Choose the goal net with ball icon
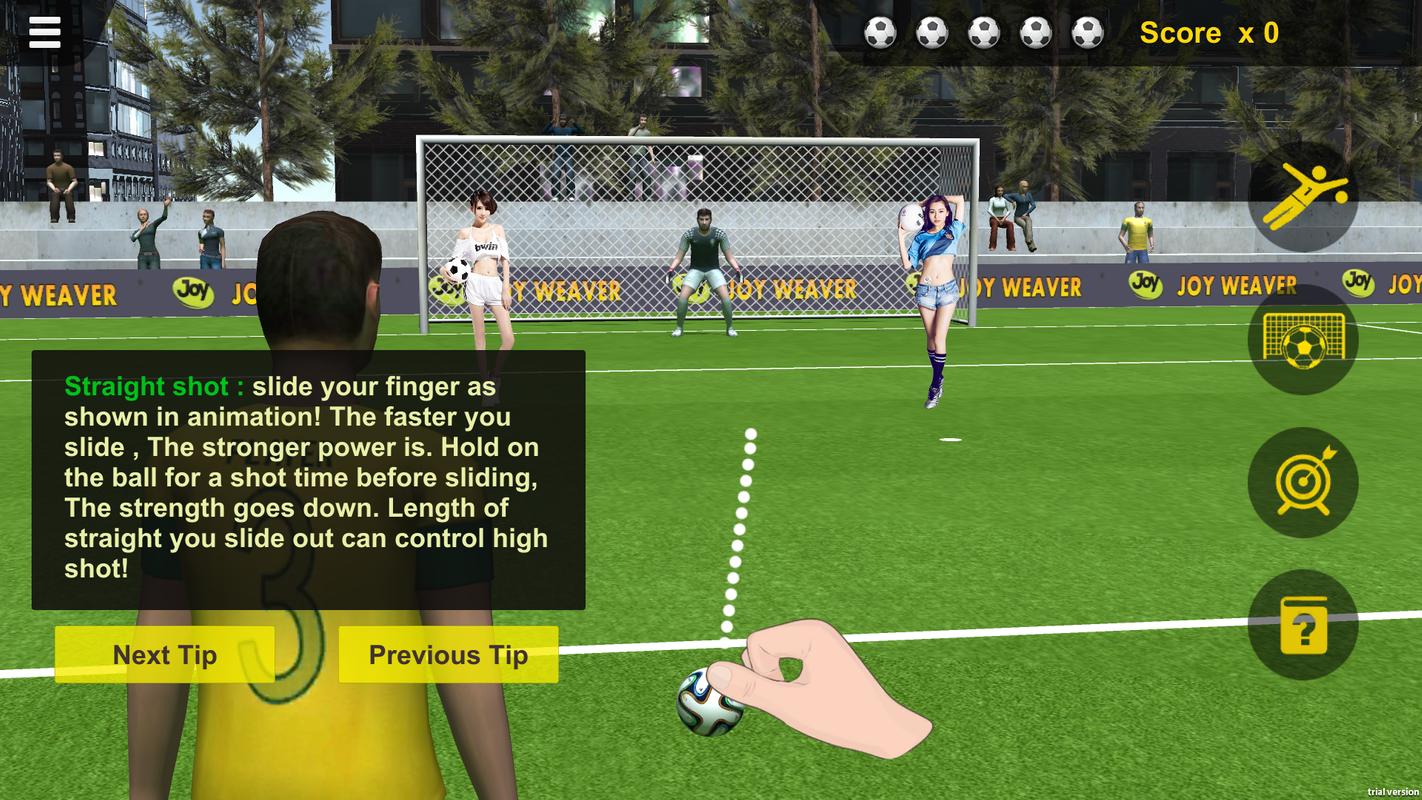 click(x=1303, y=340)
